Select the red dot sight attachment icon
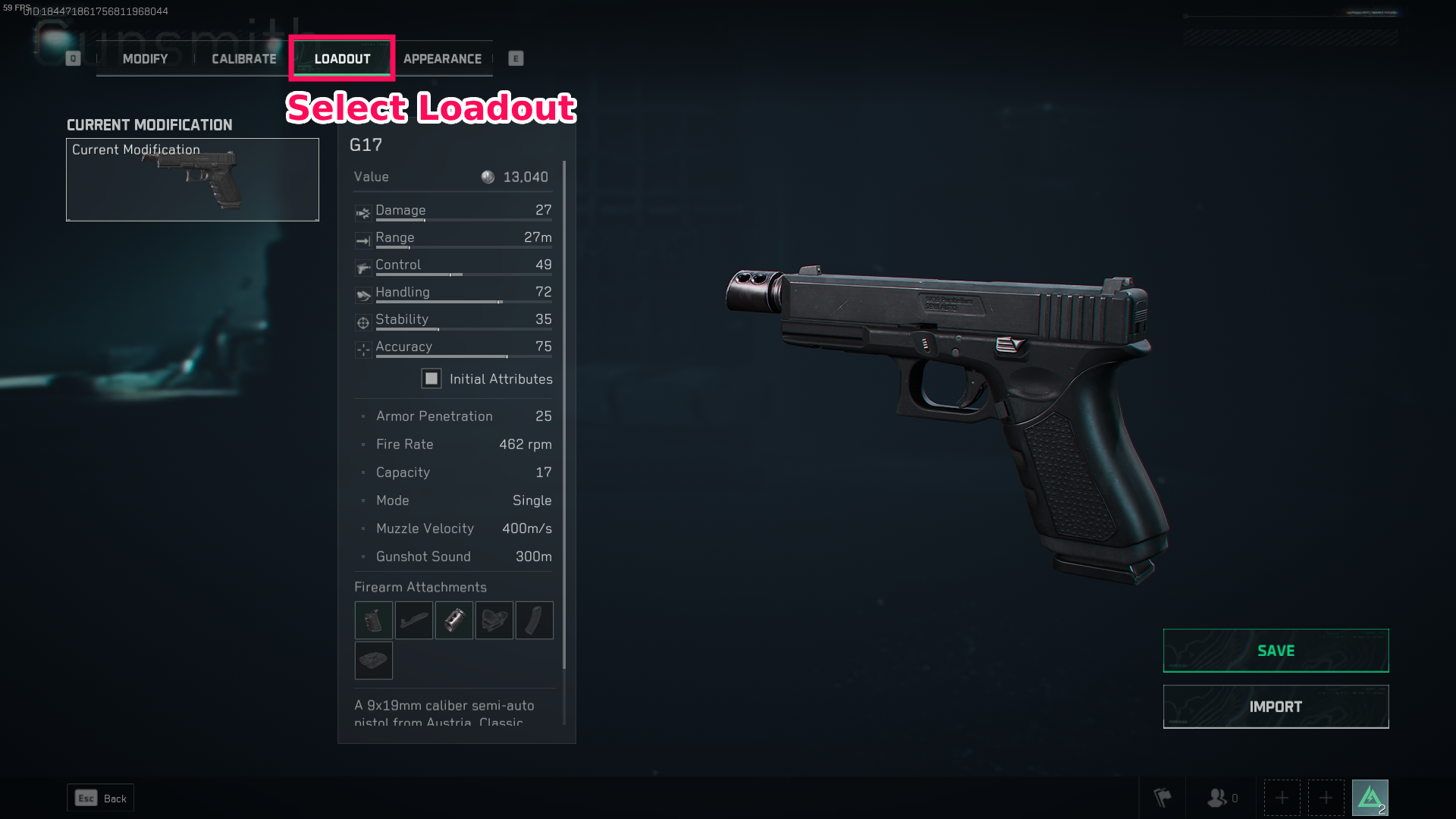Screen dimensions: 1456x819 pos(494,620)
